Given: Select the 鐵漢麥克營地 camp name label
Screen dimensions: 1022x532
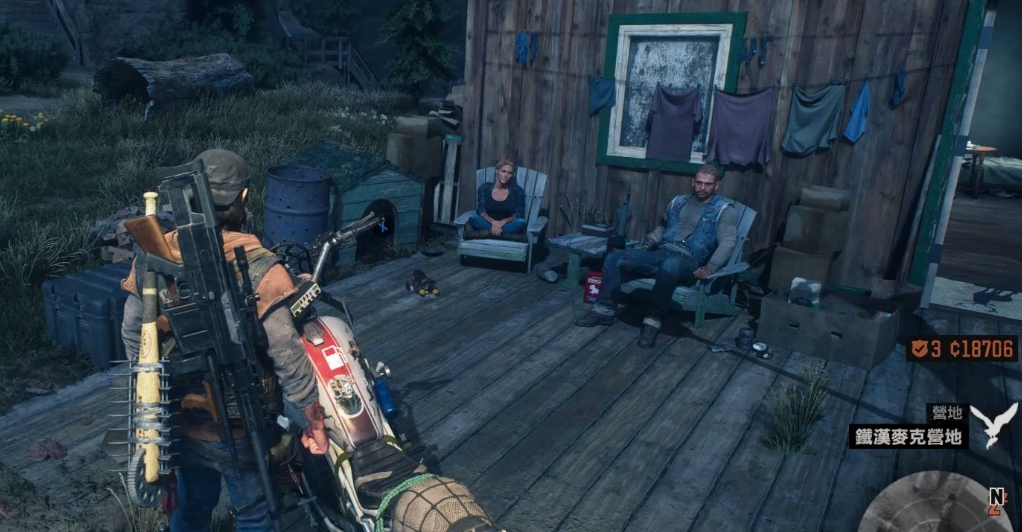Looking at the screenshot, I should point(908,437).
